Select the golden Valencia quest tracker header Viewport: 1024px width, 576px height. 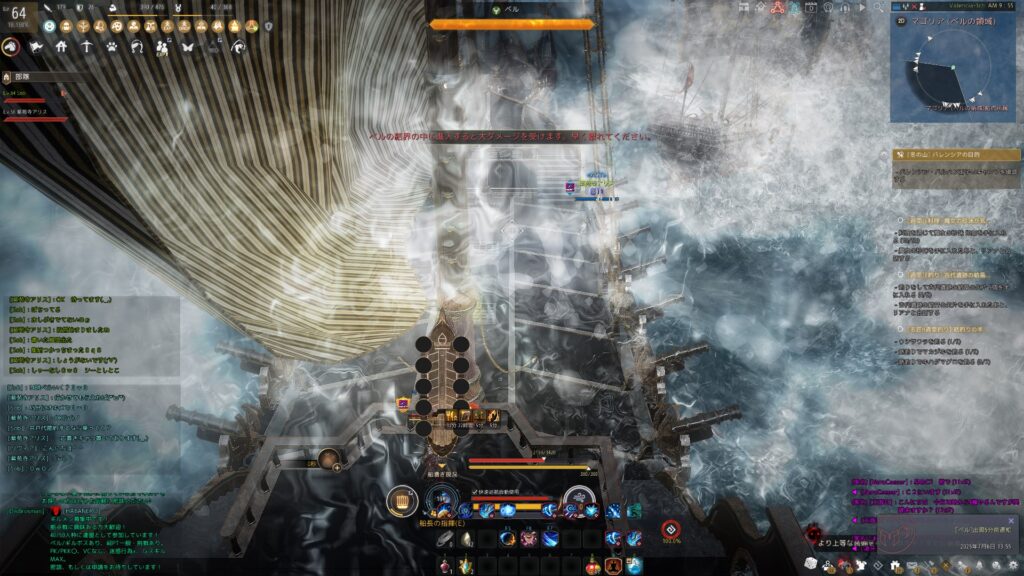click(x=956, y=155)
